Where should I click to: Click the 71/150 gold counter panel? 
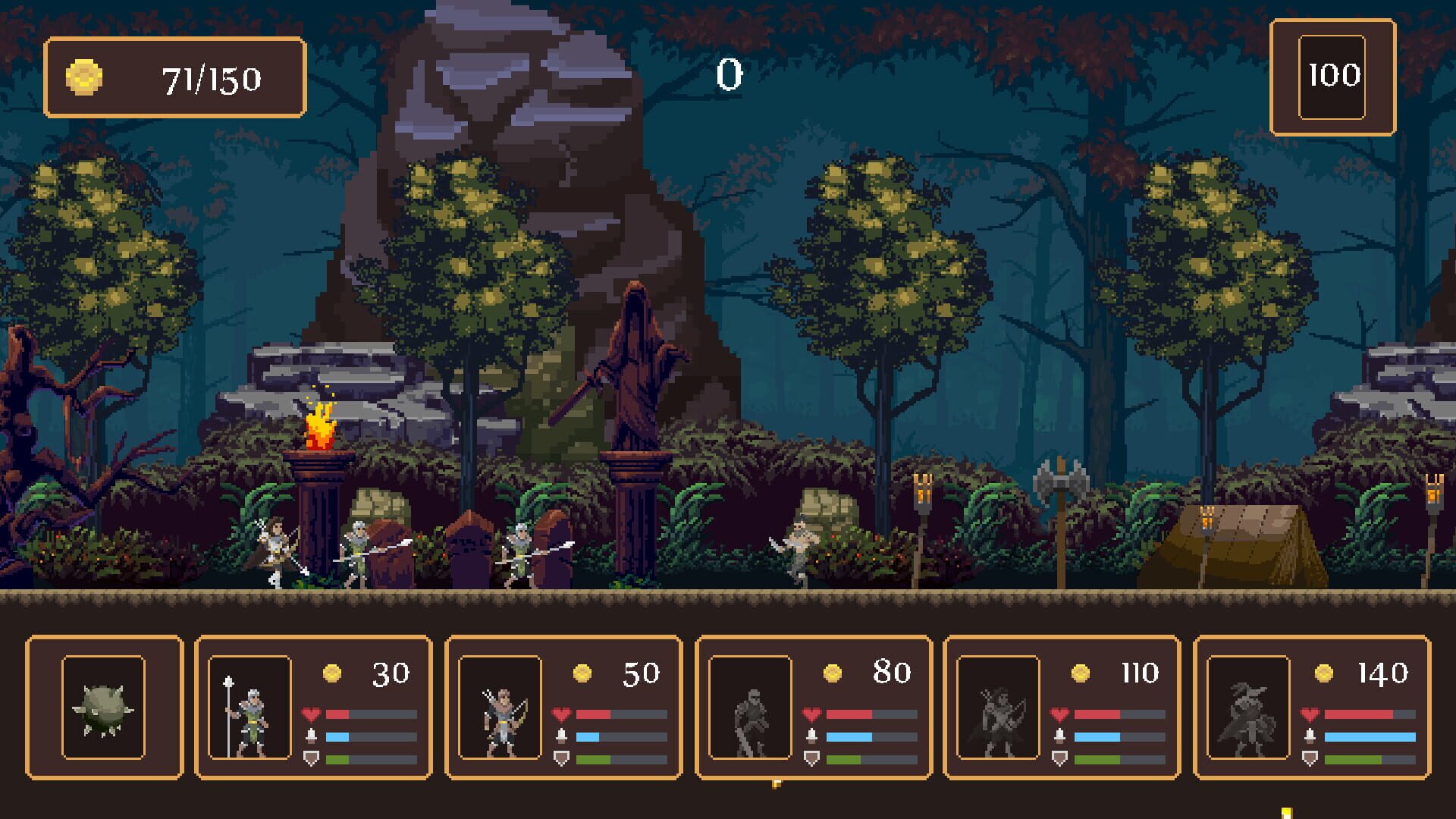[x=174, y=77]
